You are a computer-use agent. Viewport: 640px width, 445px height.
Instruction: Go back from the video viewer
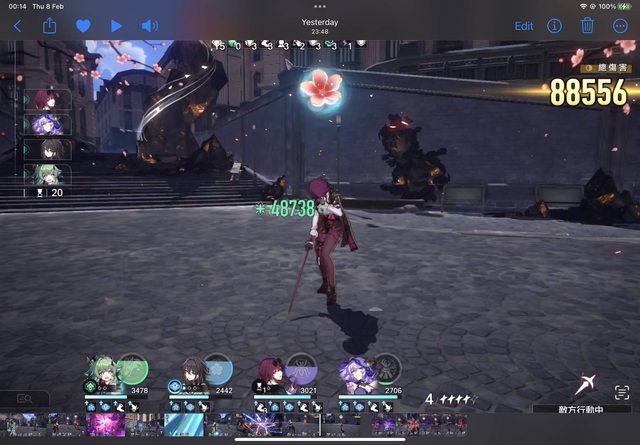coord(17,26)
